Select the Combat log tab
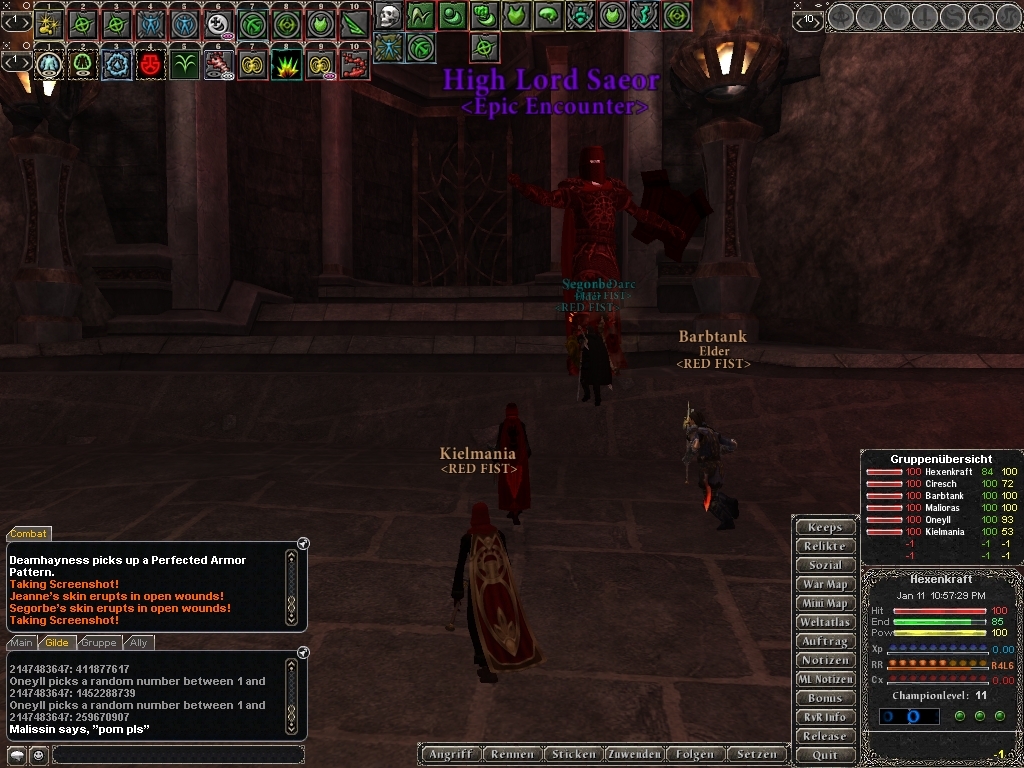The width and height of the screenshot is (1024, 768). [x=28, y=534]
